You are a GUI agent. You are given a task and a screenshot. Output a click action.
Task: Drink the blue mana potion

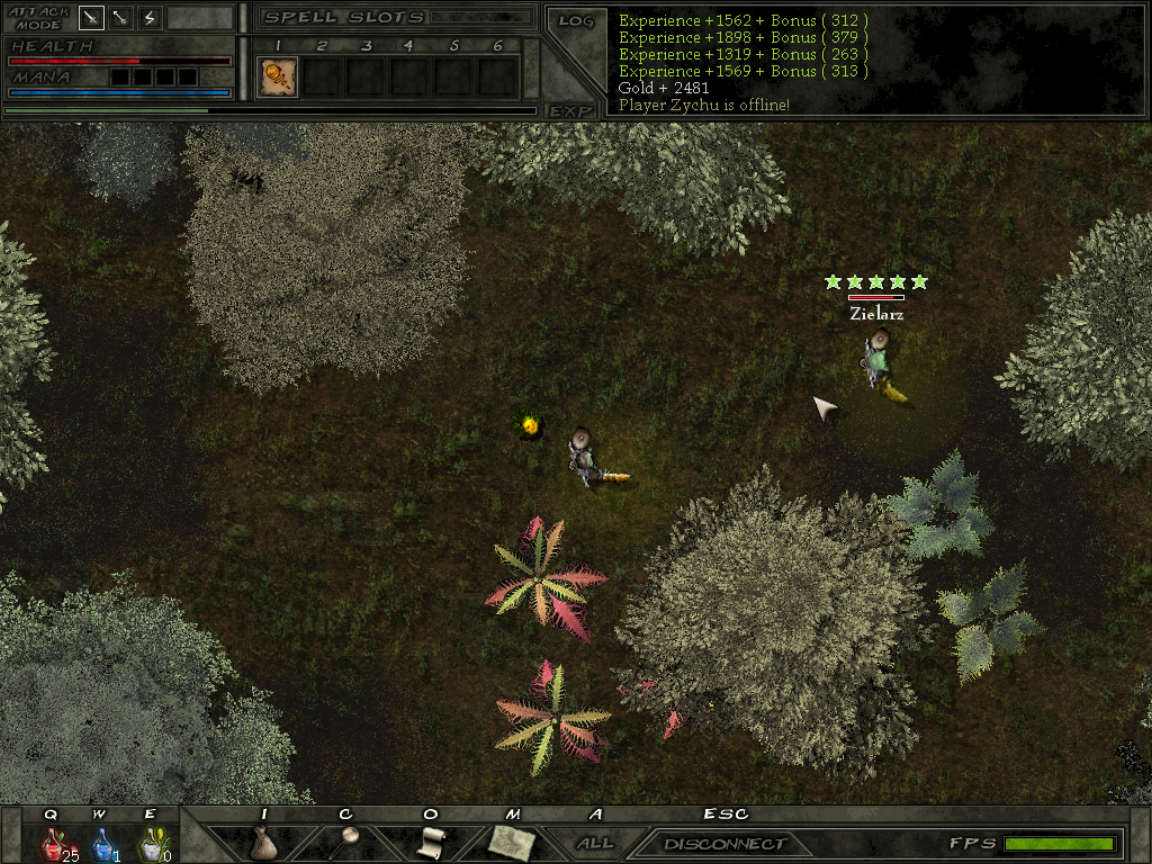point(102,844)
